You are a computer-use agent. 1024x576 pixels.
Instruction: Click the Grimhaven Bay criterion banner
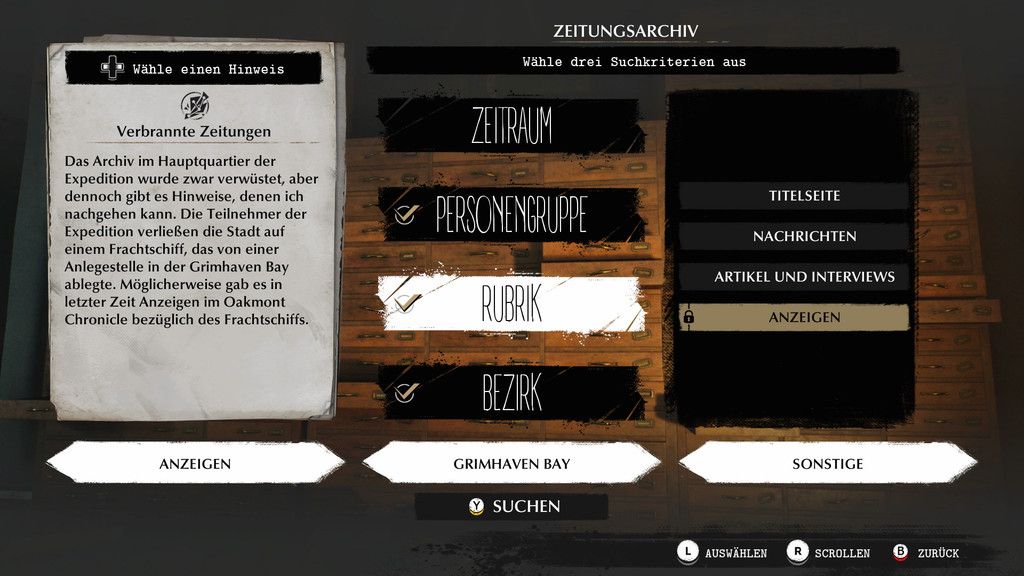[x=511, y=464]
